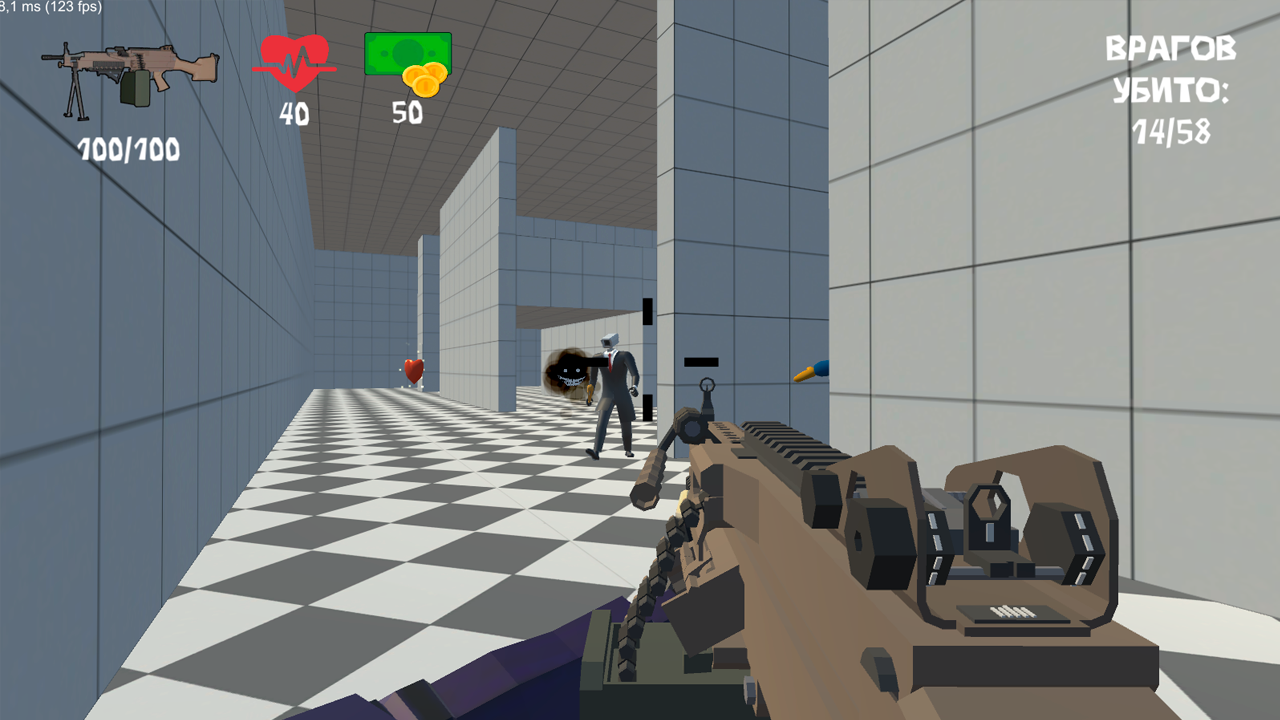Click the FPS counter in the top-left corner
This screenshot has width=1280, height=720.
[48, 8]
